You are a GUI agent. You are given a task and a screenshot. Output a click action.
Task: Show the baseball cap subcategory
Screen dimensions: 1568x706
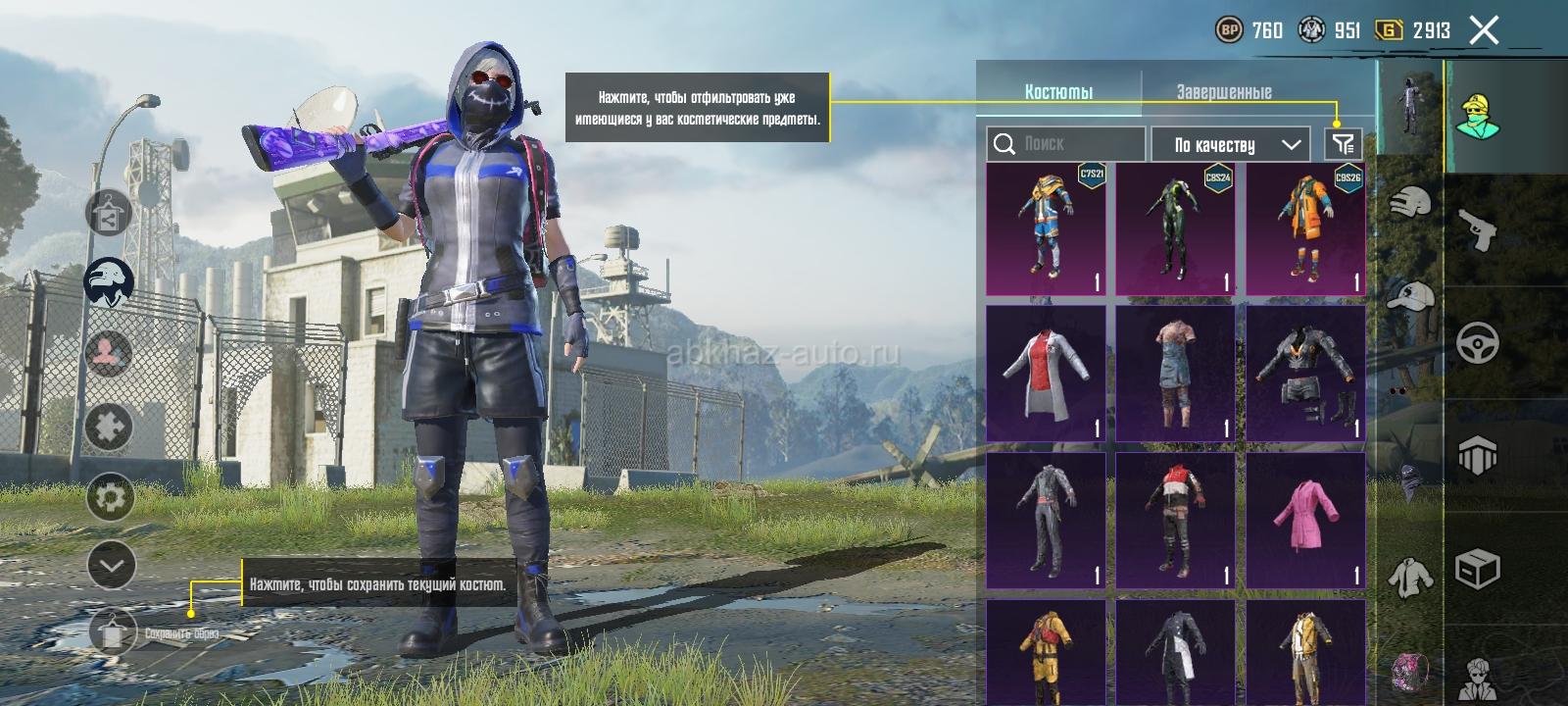[x=1410, y=294]
